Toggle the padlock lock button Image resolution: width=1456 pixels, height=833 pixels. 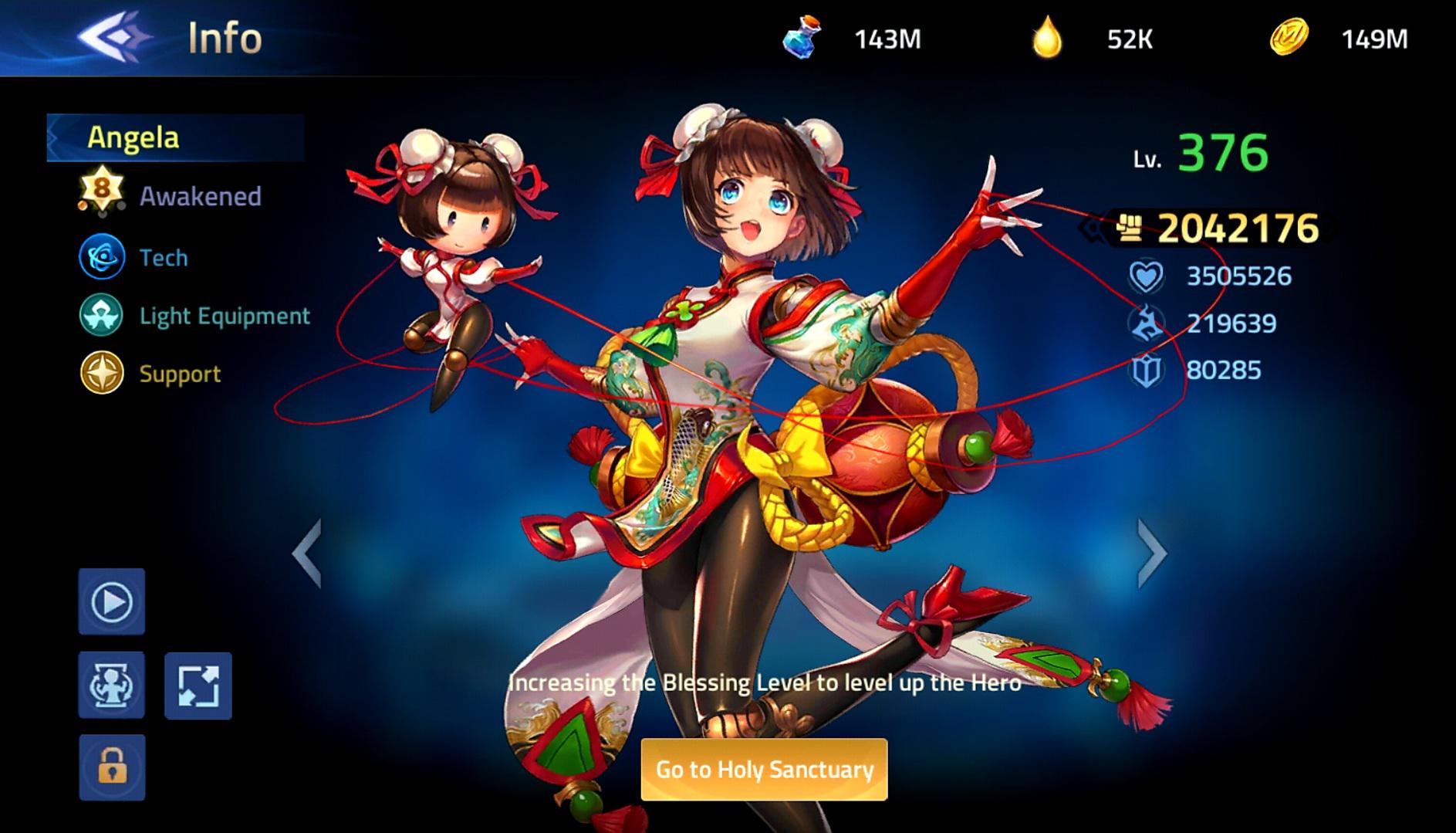click(x=112, y=767)
